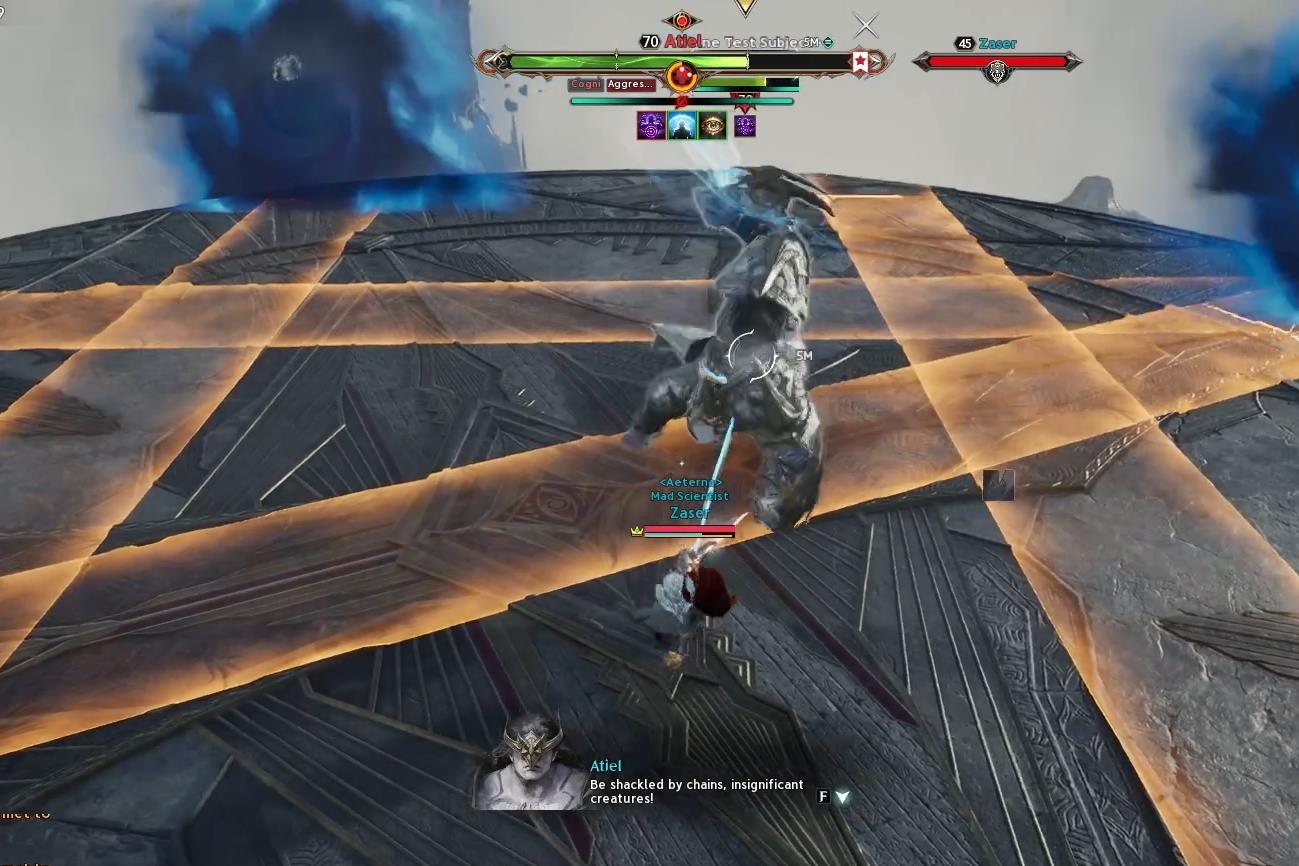Expand the dialogue using the down chevron beside F
Viewport: 1299px width, 866px height.
(843, 798)
